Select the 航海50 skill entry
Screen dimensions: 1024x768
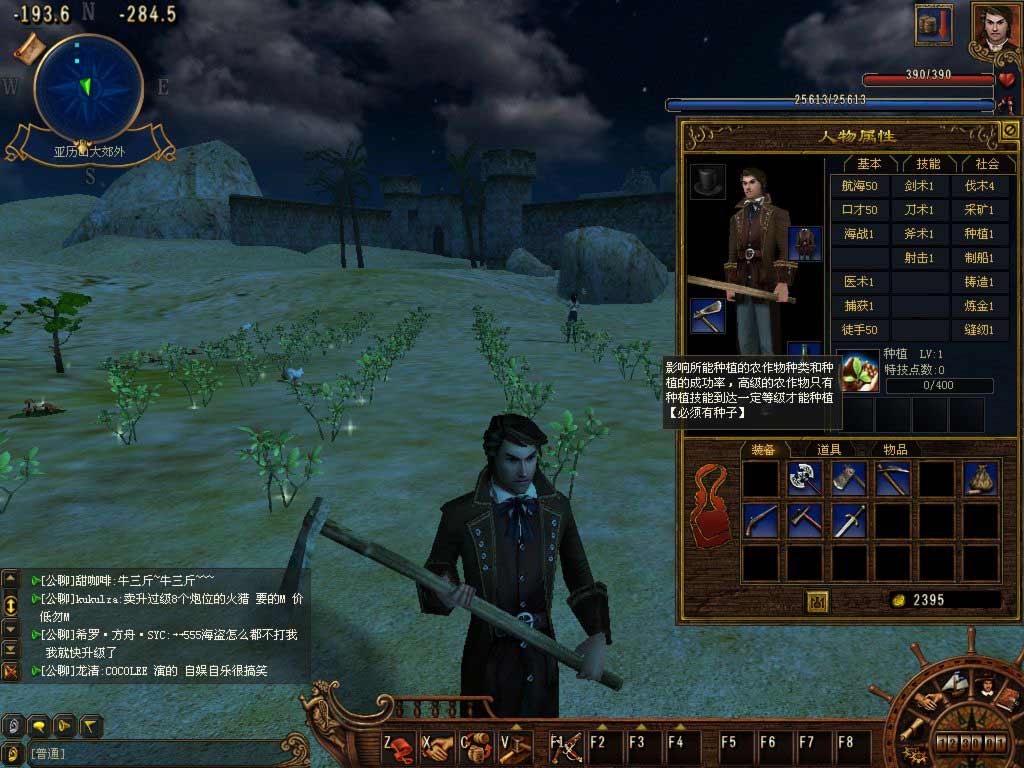click(859, 186)
